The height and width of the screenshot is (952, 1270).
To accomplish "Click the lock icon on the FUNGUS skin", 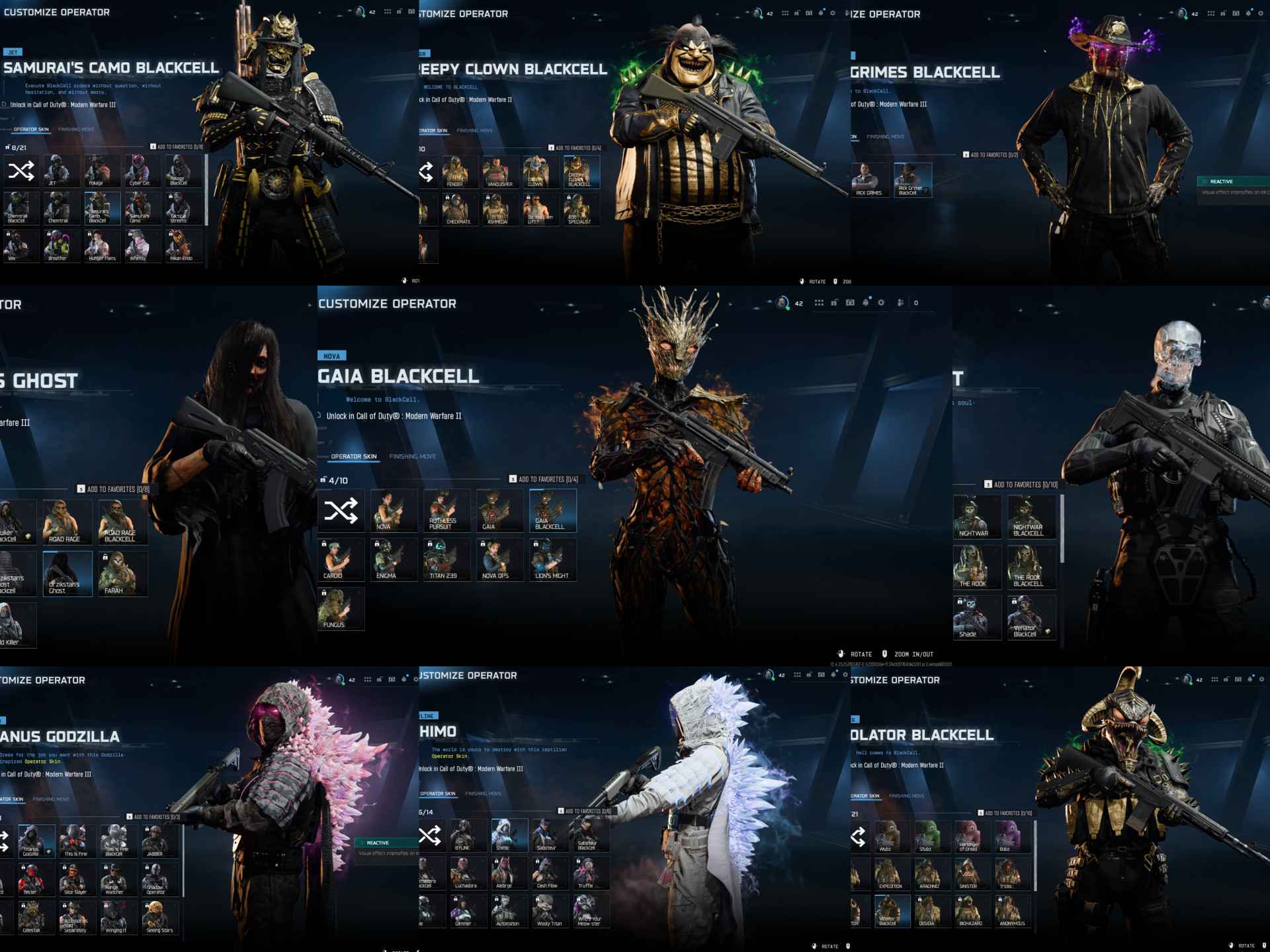I will click(x=323, y=592).
